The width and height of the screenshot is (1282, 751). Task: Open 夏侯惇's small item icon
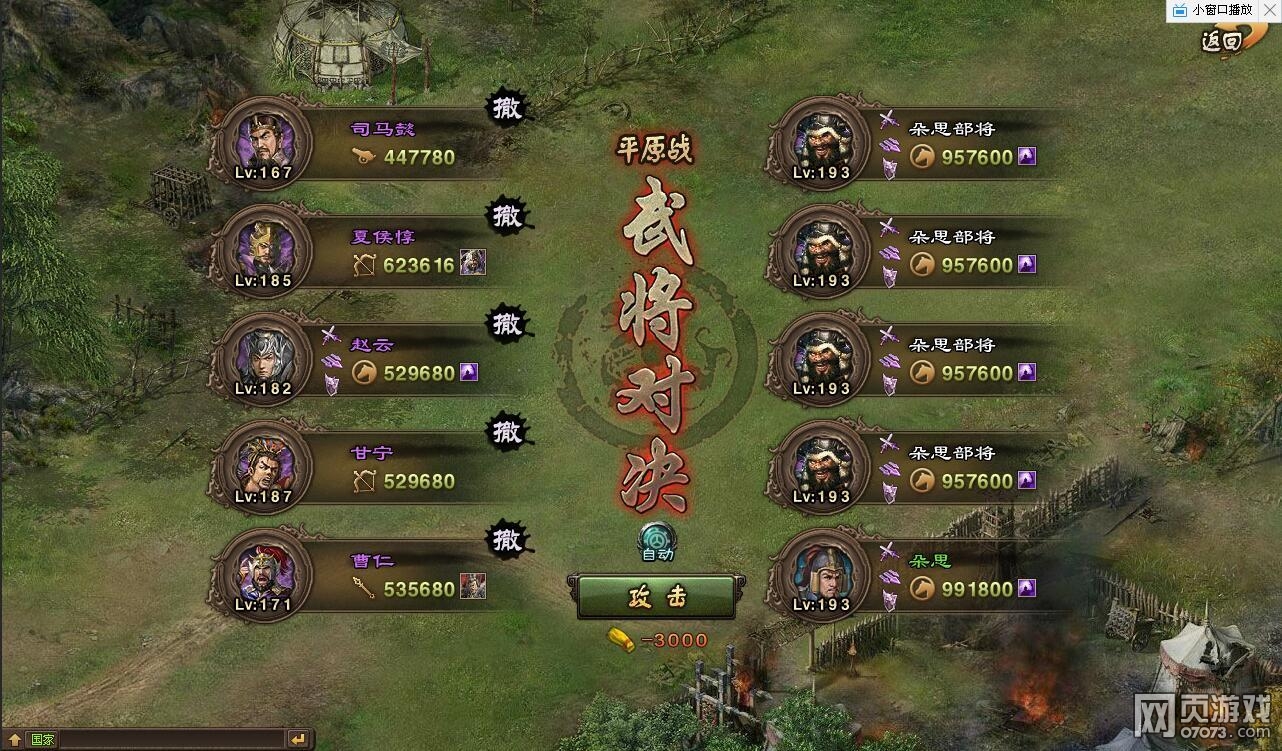[x=473, y=264]
